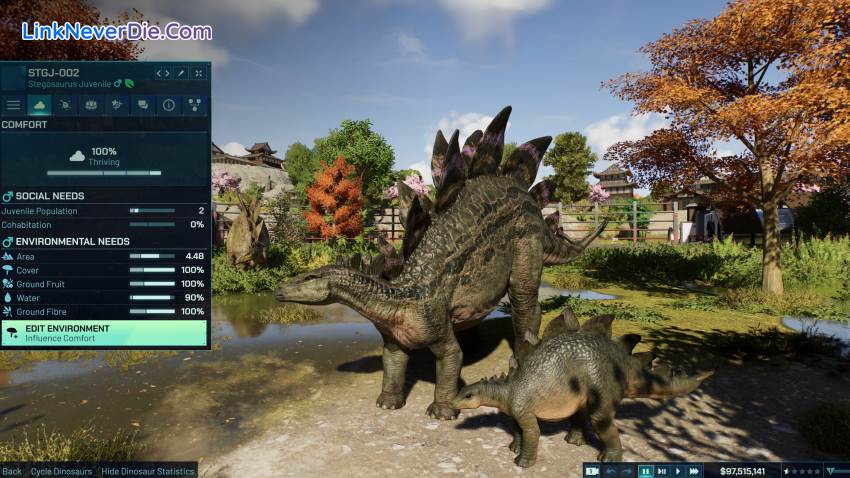Click Edit Environment button
The width and height of the screenshot is (850, 478).
click(x=105, y=333)
